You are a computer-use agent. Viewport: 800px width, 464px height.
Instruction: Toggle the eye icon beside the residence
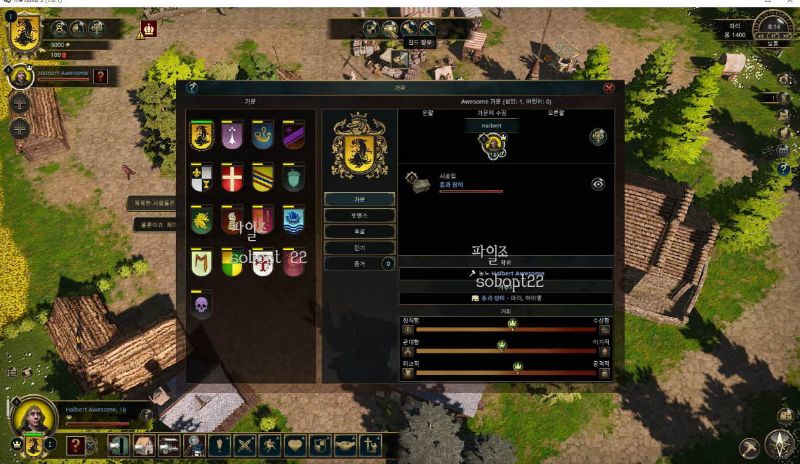click(598, 184)
